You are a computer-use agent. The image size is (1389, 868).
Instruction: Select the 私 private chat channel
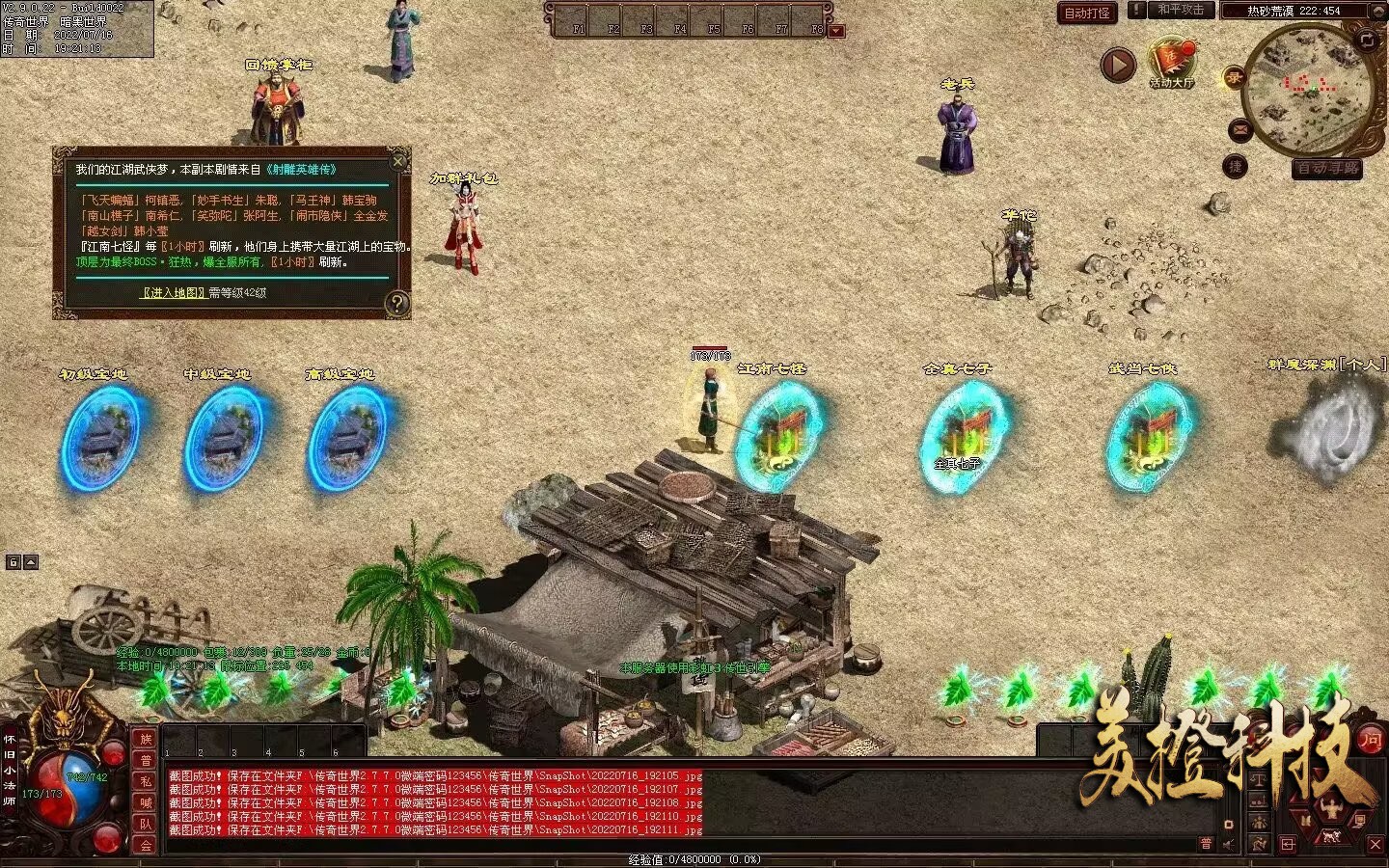coord(146,781)
